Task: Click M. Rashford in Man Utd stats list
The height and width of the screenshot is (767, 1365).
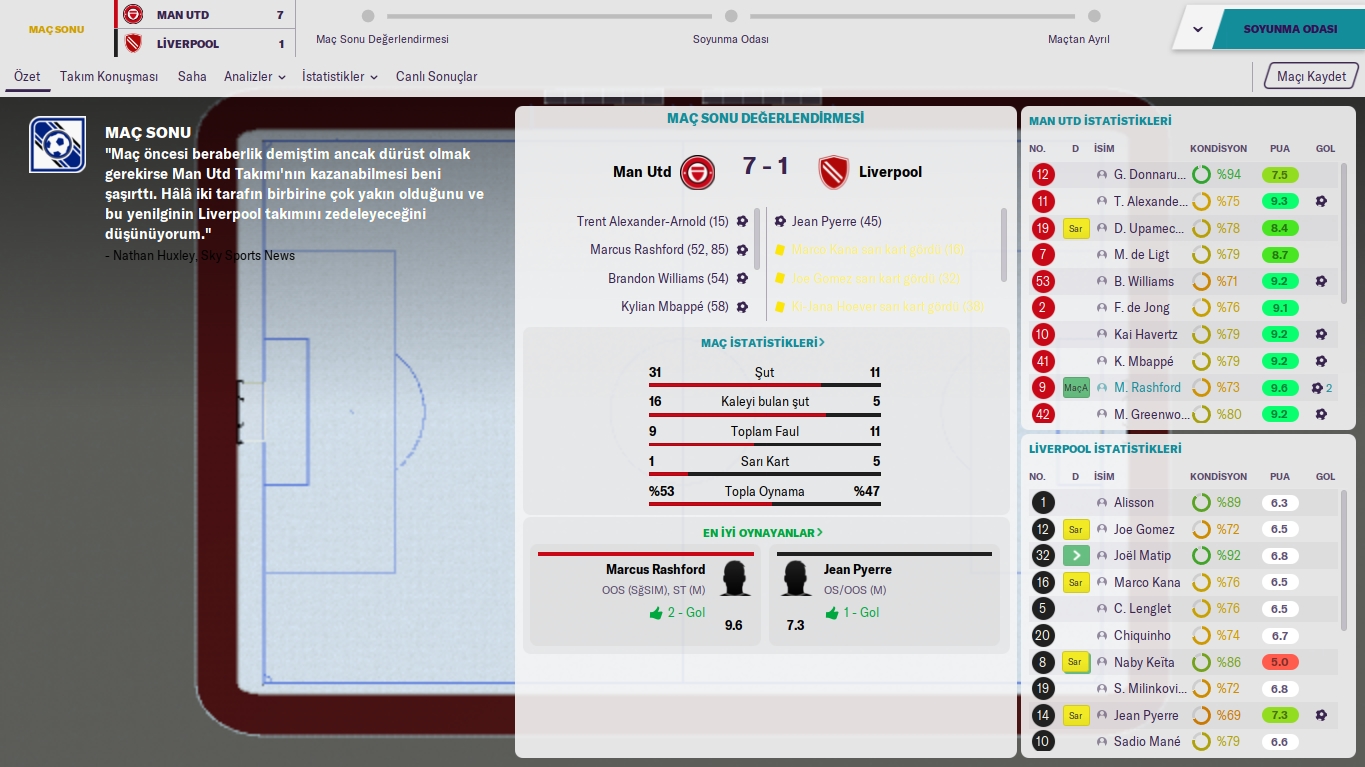Action: (1147, 388)
